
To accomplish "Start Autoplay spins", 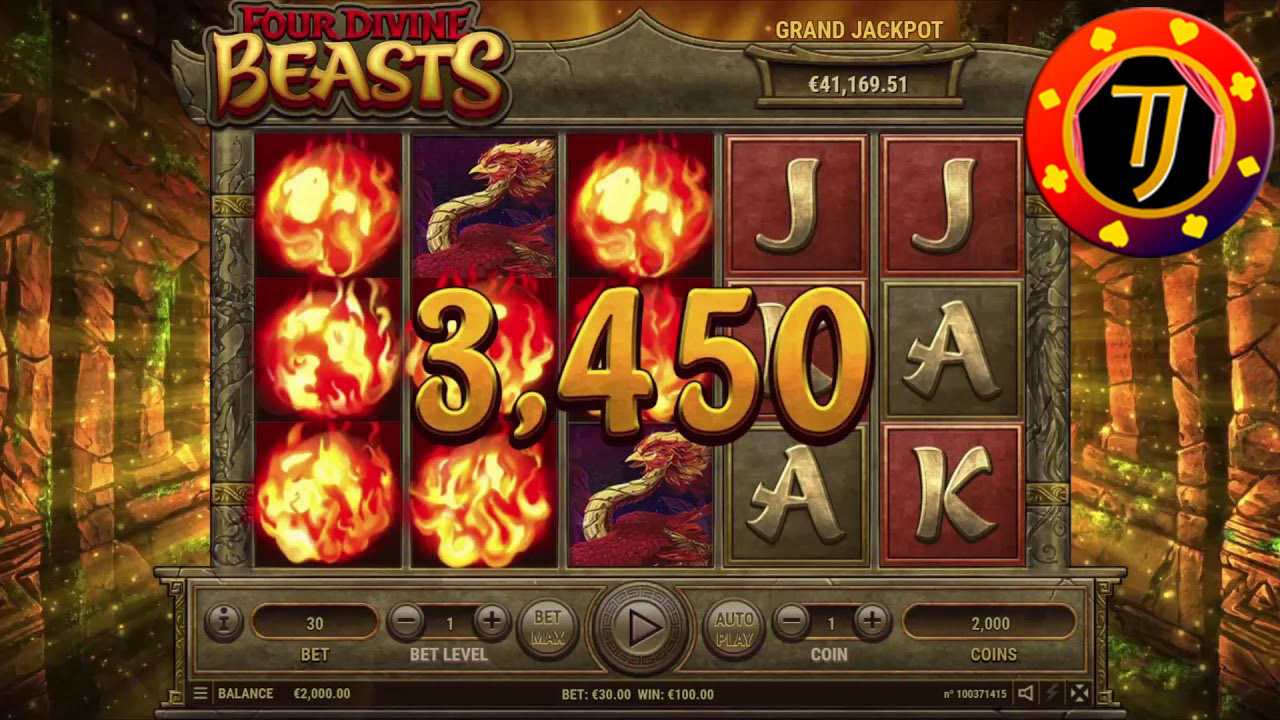I will pos(735,628).
